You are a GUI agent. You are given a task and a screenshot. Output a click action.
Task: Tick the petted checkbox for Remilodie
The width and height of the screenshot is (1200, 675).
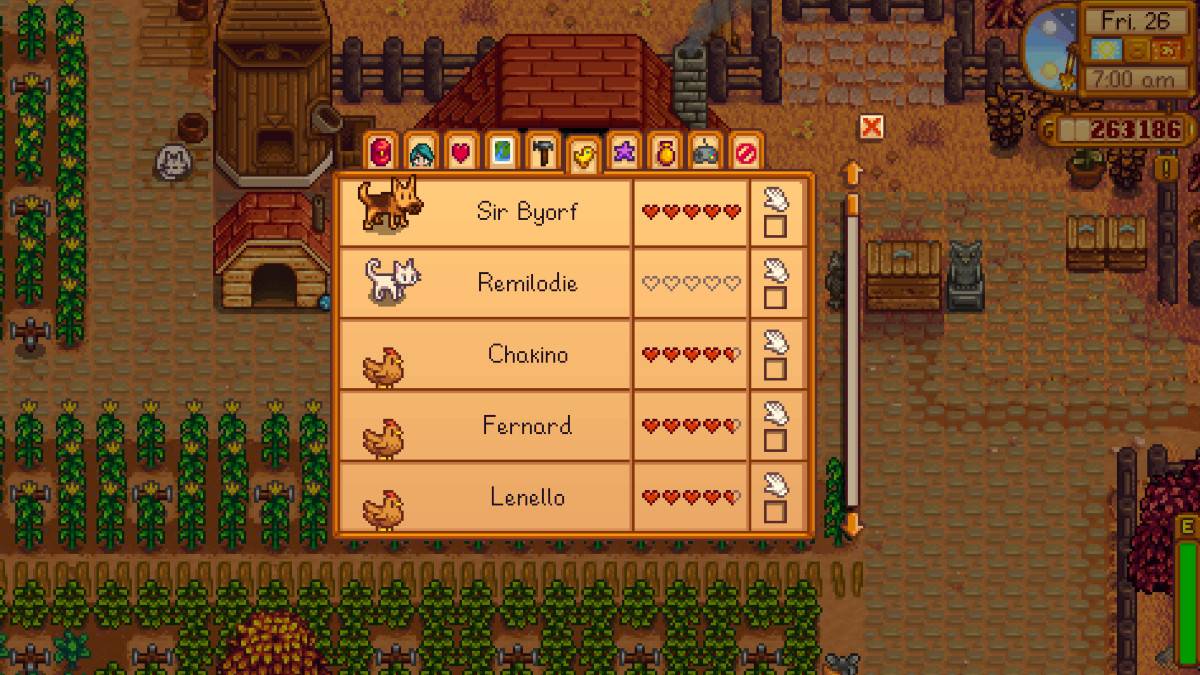click(775, 298)
